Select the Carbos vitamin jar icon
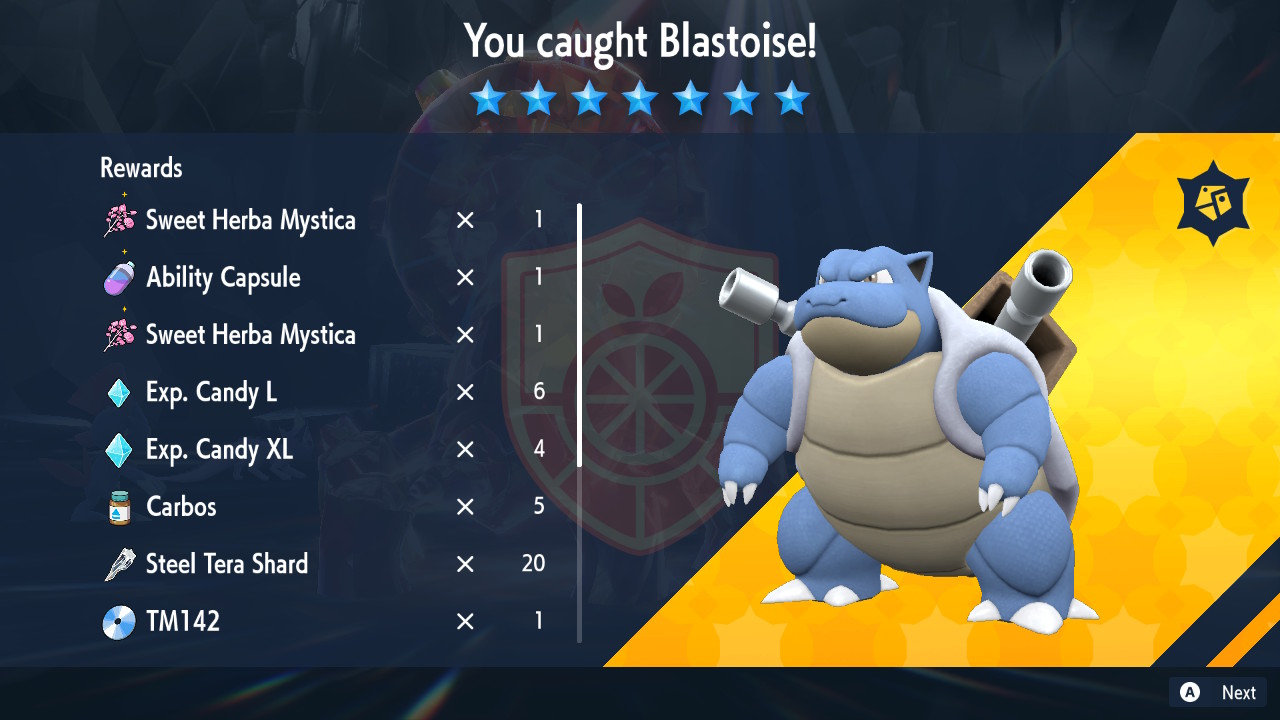The width and height of the screenshot is (1280, 720). coord(120,506)
